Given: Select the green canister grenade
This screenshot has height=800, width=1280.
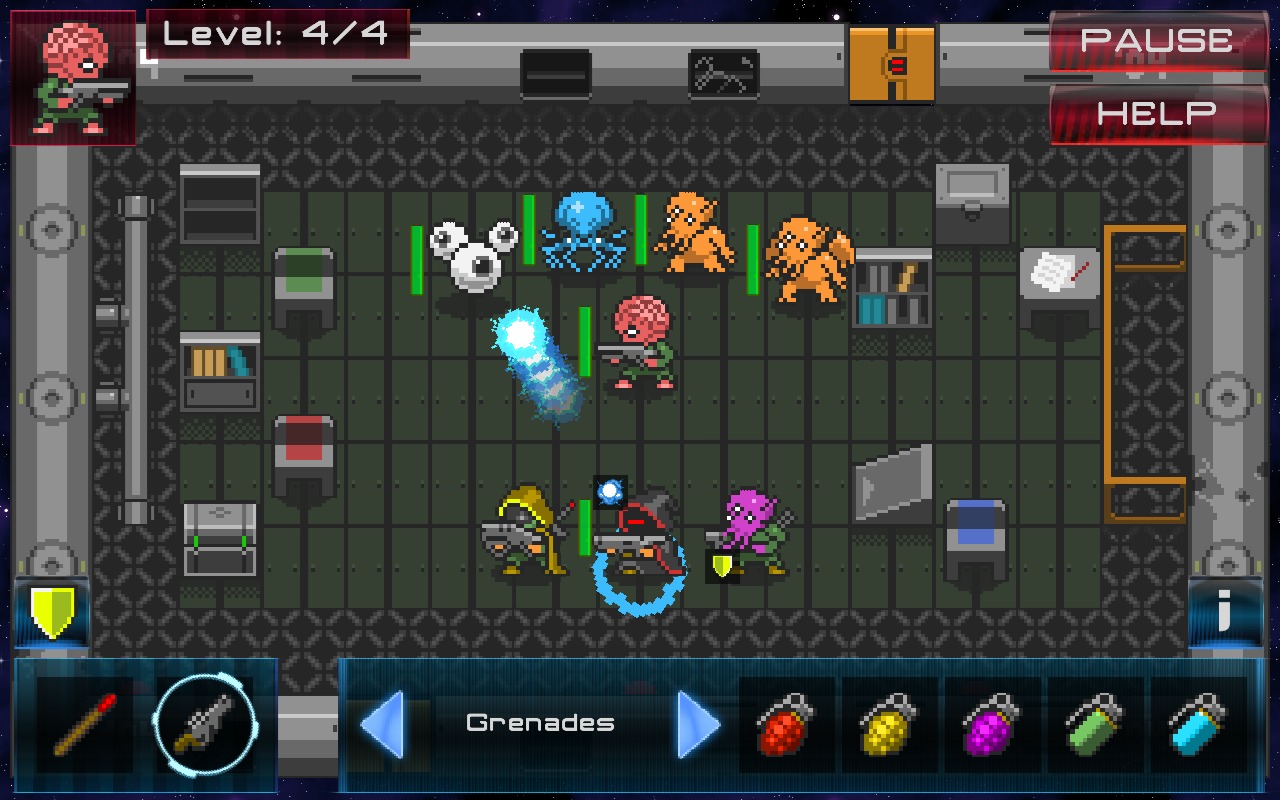Looking at the screenshot, I should click(x=1095, y=724).
